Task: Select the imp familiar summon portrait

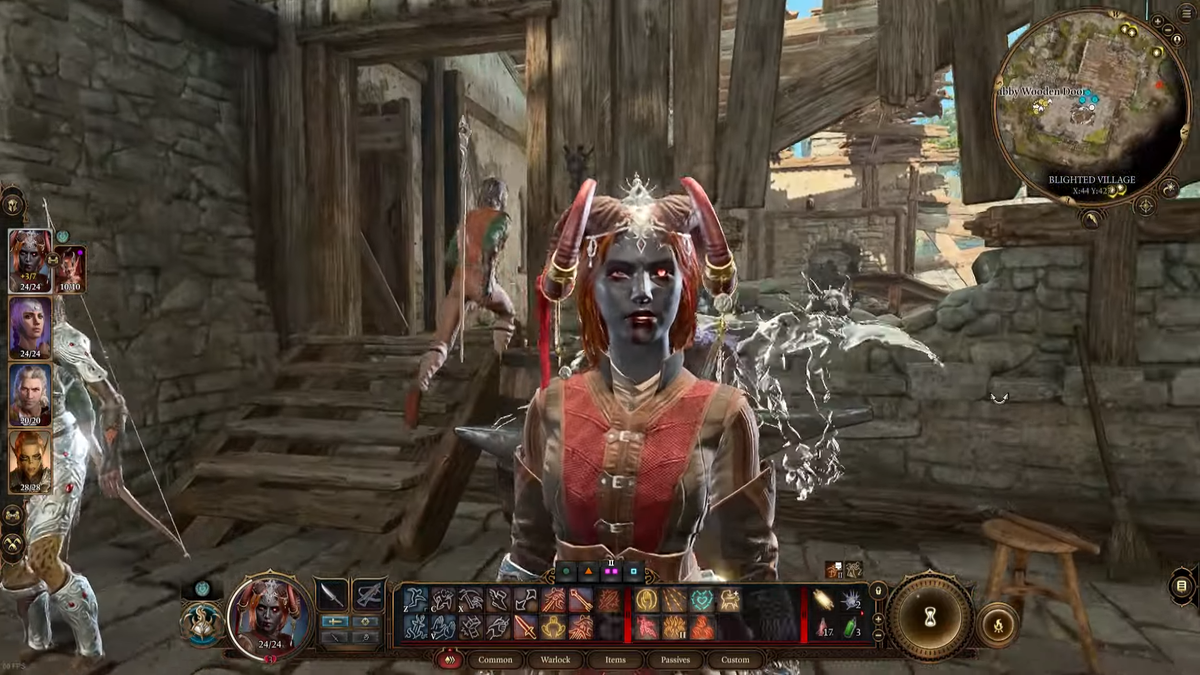Action: 70,268
